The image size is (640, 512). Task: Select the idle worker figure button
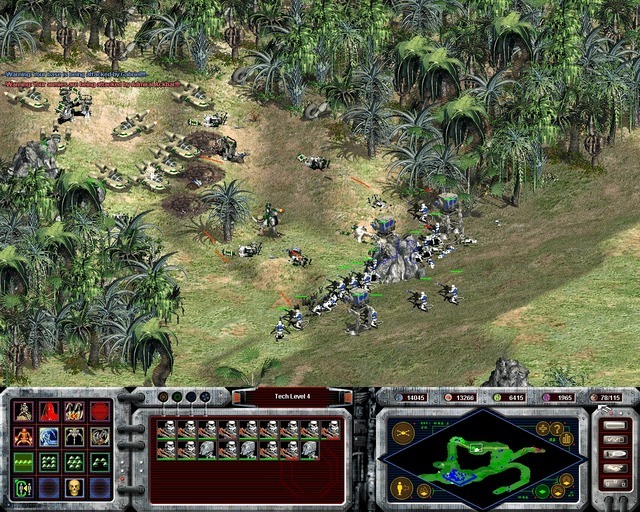point(403,489)
